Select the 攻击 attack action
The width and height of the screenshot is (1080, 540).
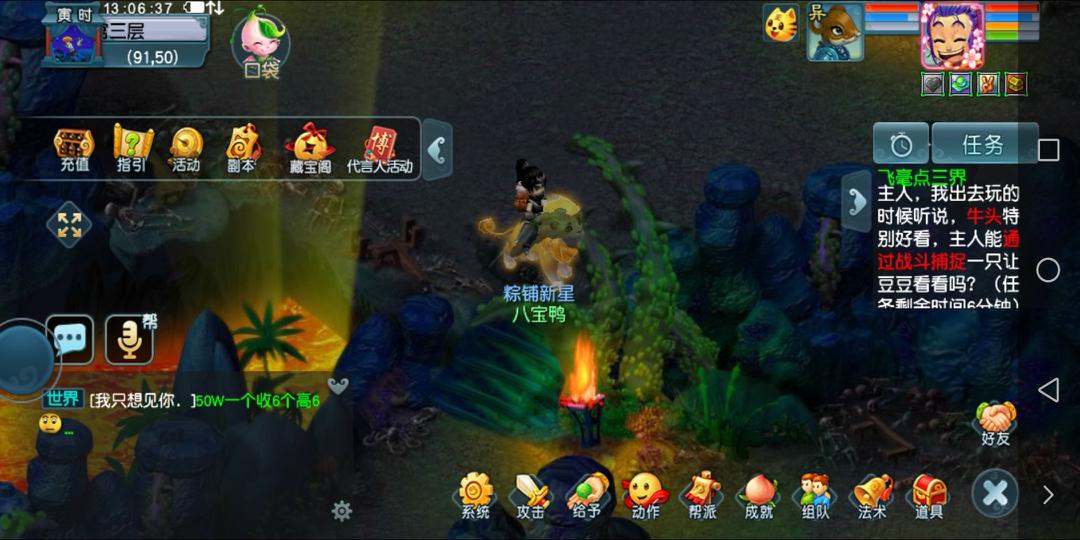(x=531, y=496)
